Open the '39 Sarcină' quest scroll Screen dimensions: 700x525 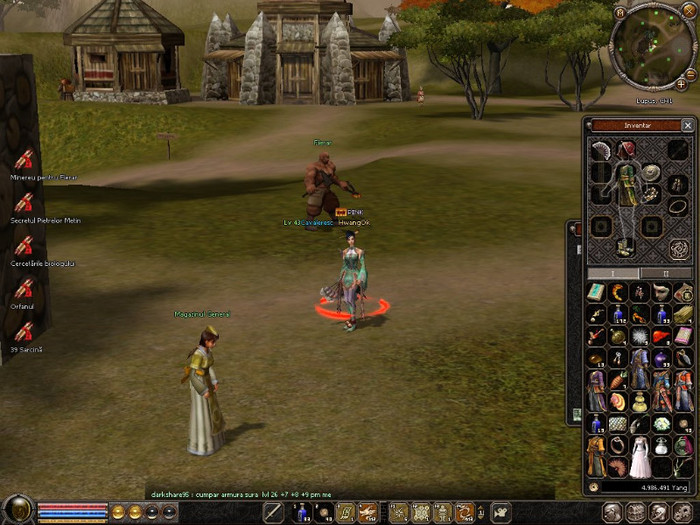click(23, 332)
